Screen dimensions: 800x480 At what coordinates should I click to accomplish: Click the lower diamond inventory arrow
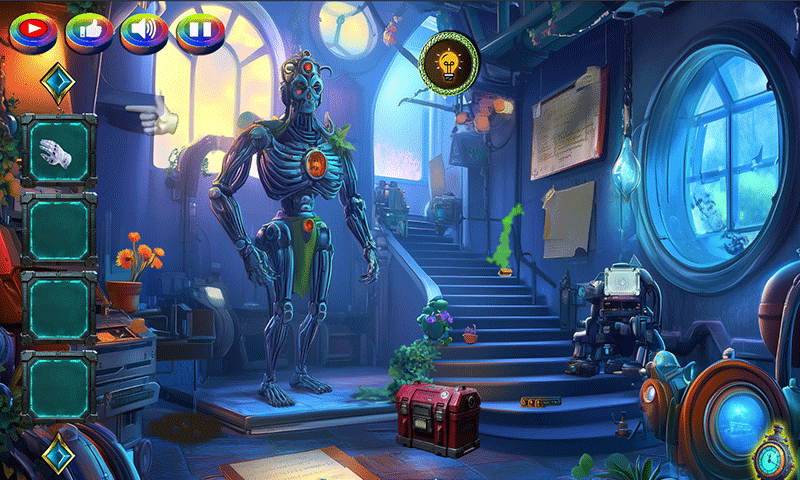pyautogui.click(x=58, y=451)
